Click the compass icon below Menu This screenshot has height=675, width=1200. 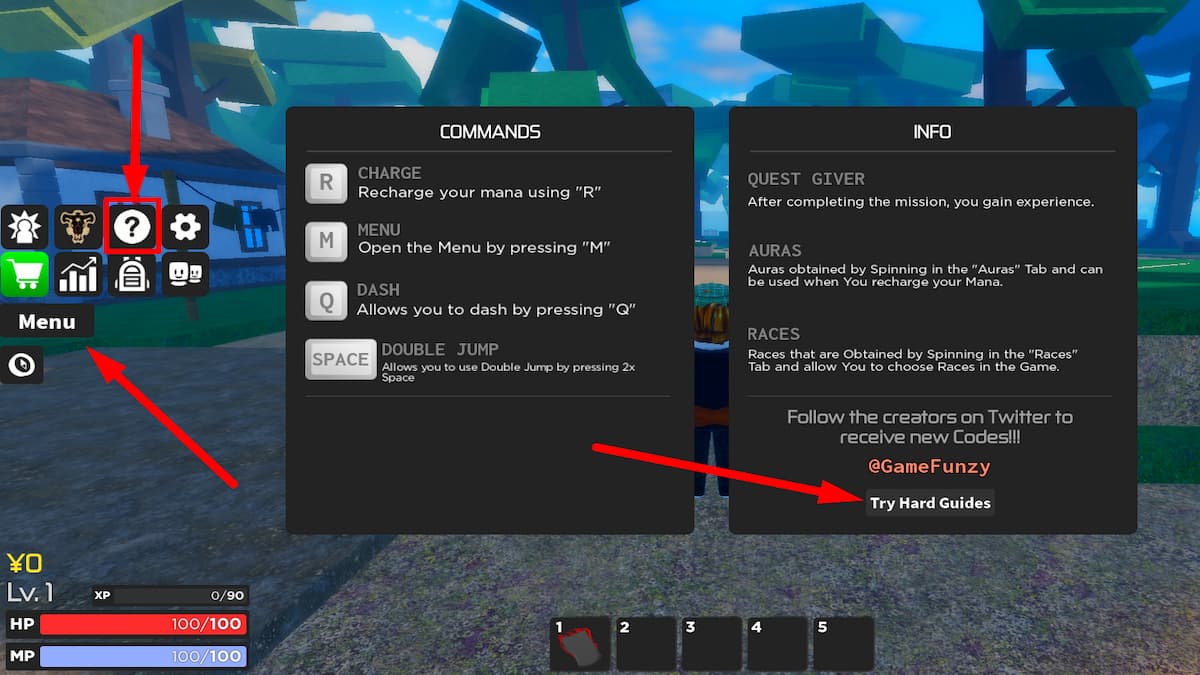pyautogui.click(x=21, y=365)
